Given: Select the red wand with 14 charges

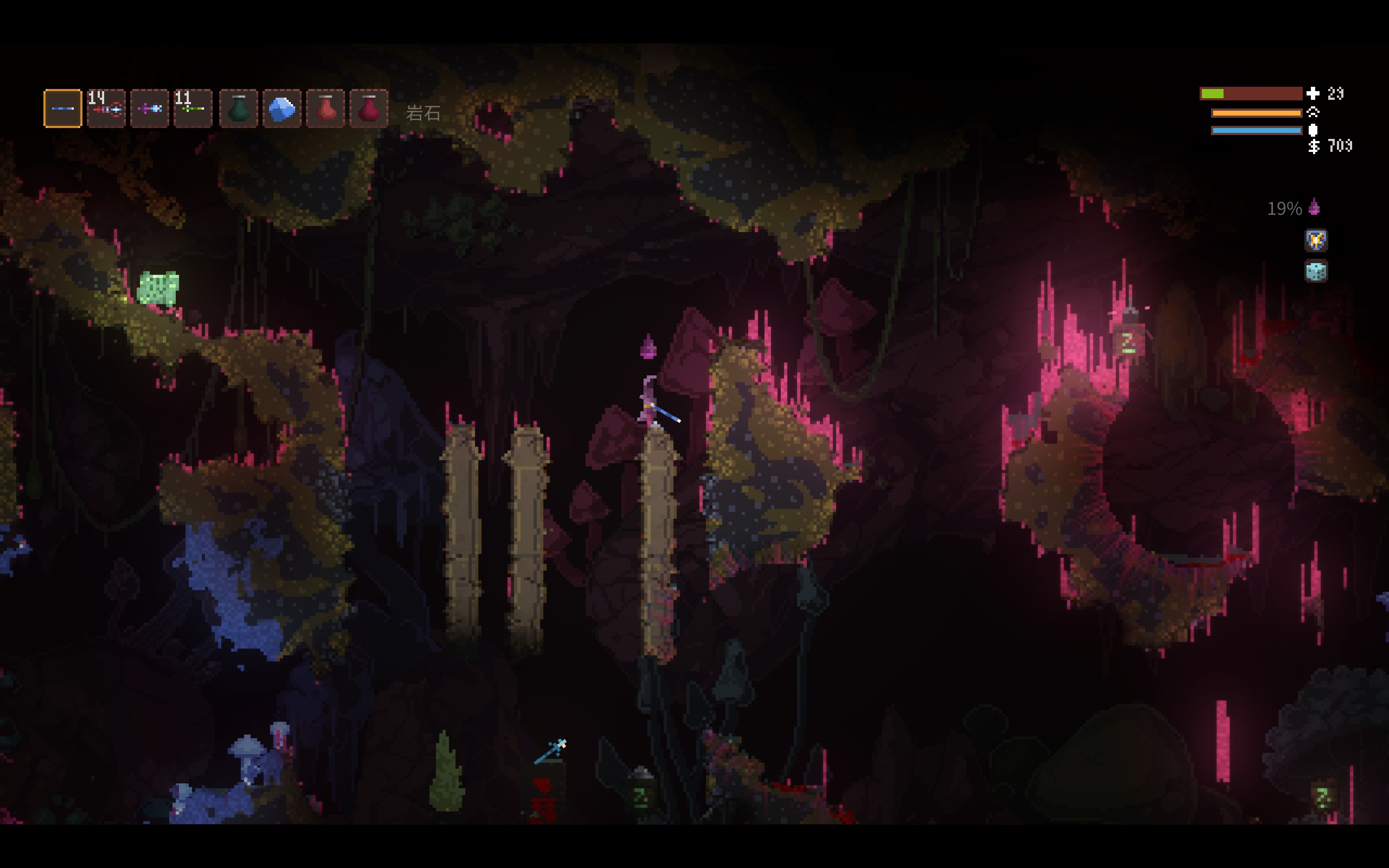Looking at the screenshot, I should click(x=106, y=108).
